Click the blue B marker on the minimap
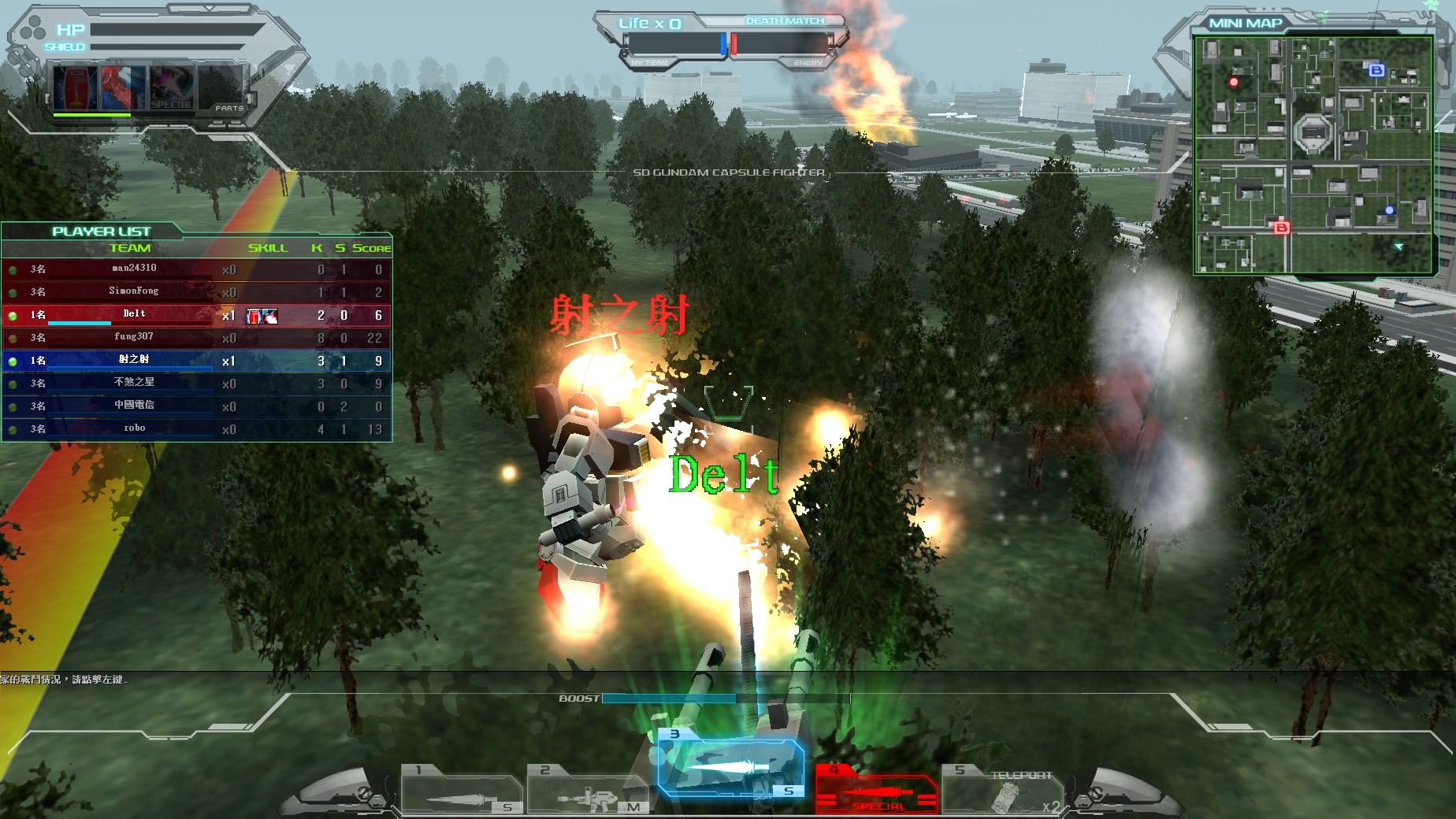The width and height of the screenshot is (1456, 819). (1375, 72)
